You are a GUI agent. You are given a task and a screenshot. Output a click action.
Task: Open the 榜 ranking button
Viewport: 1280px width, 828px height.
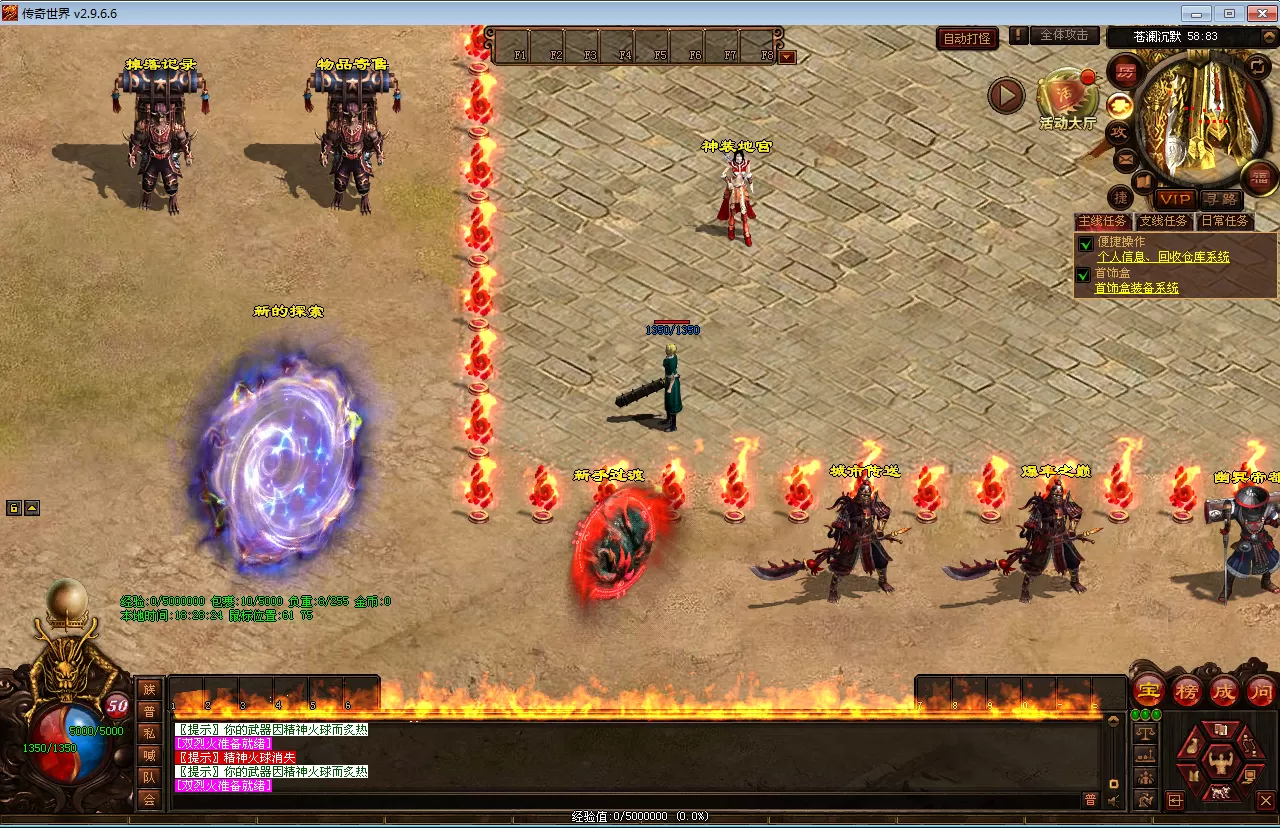coord(1187,690)
